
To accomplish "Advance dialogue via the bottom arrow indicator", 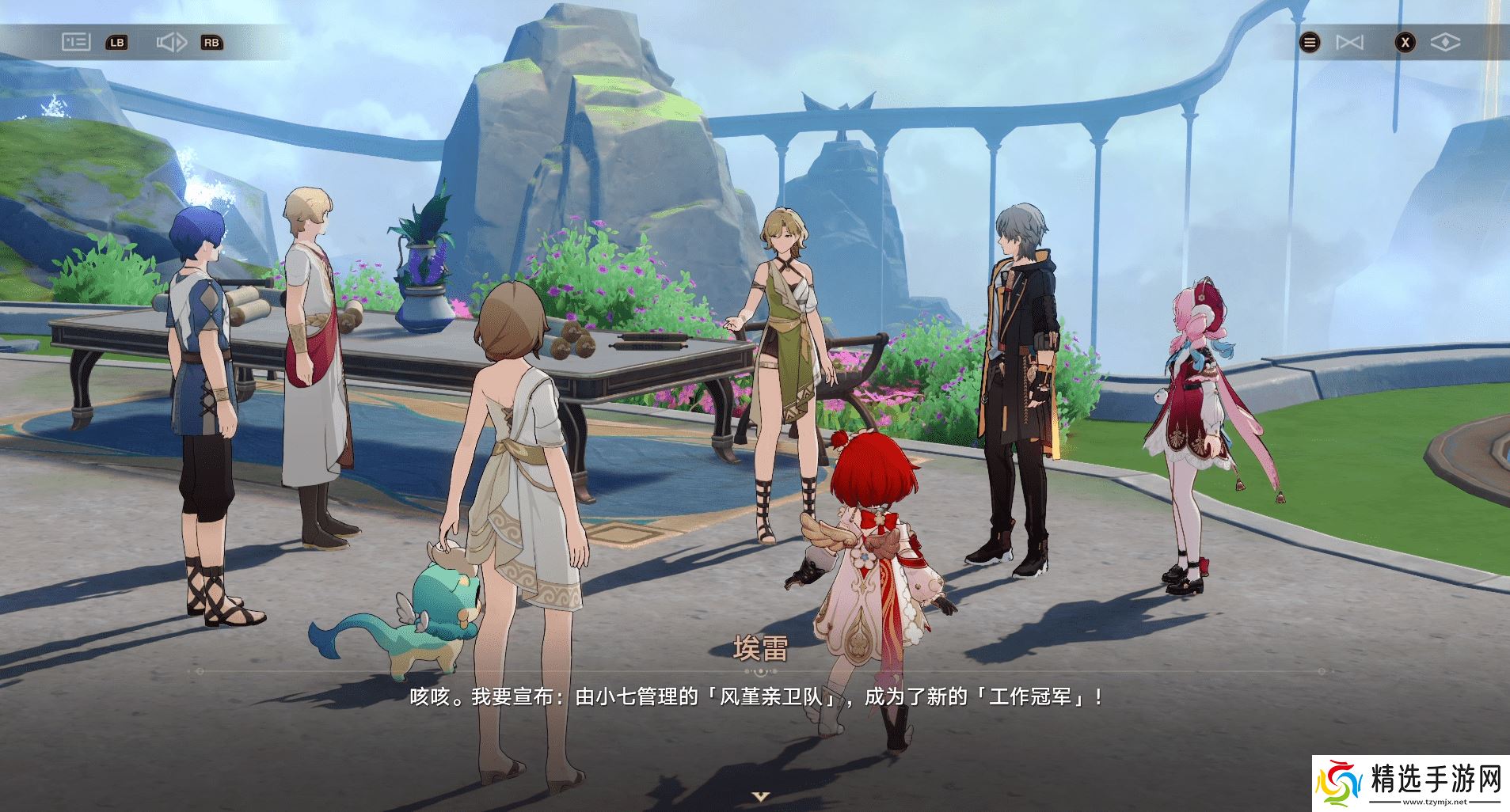I will [761, 796].
